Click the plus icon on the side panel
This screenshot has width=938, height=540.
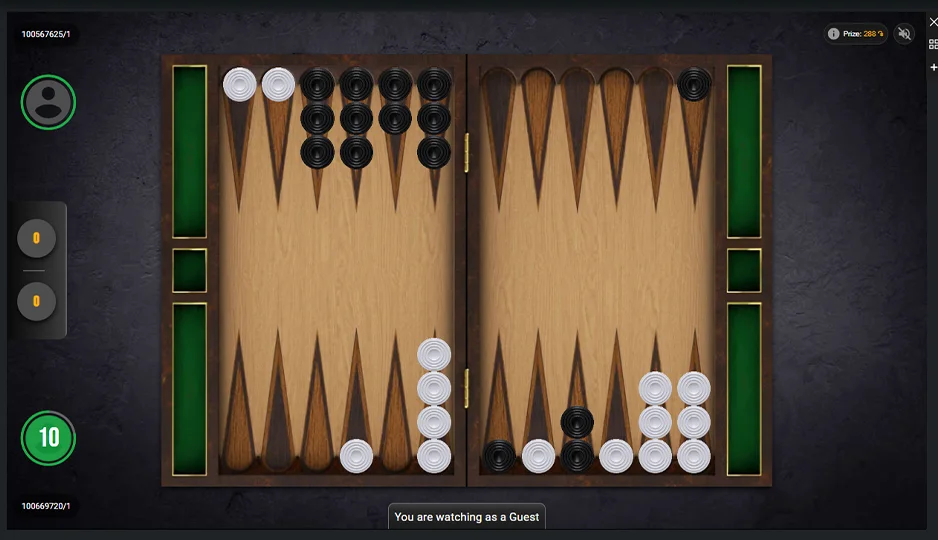933,67
